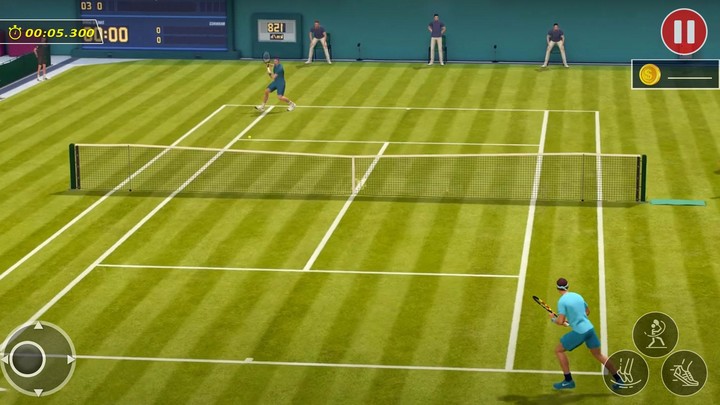720x405 pixels.
Task: Open the gold coin balance panel
Action: (x=675, y=74)
